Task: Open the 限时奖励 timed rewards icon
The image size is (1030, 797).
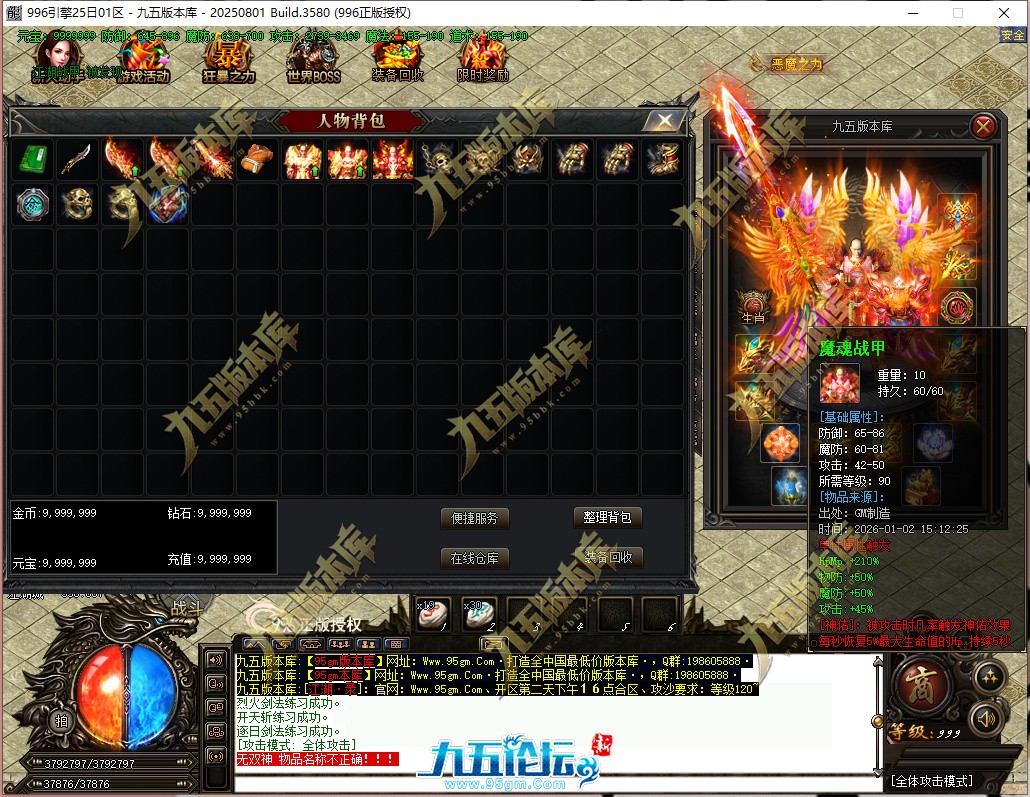Action: 483,62
